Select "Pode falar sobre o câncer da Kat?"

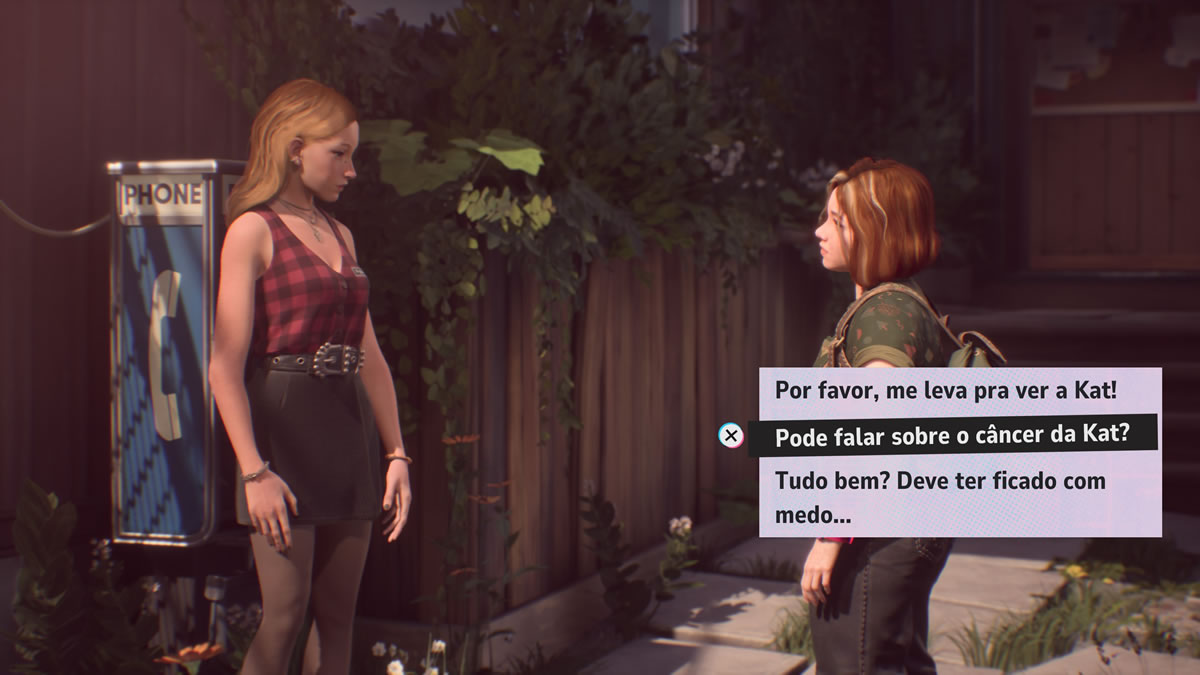click(951, 435)
